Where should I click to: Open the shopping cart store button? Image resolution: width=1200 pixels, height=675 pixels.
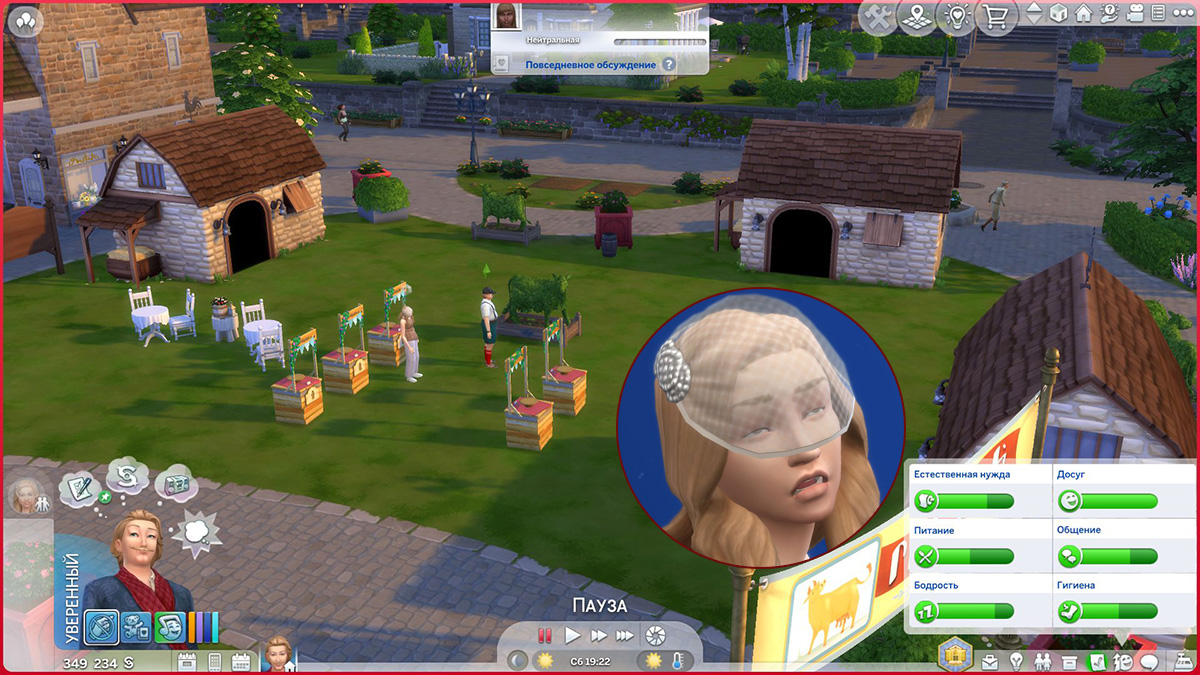pyautogui.click(x=995, y=17)
